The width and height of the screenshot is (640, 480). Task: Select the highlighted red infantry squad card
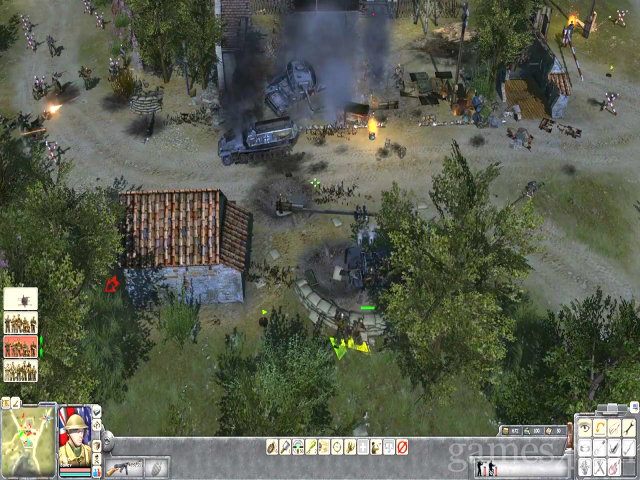(21, 346)
